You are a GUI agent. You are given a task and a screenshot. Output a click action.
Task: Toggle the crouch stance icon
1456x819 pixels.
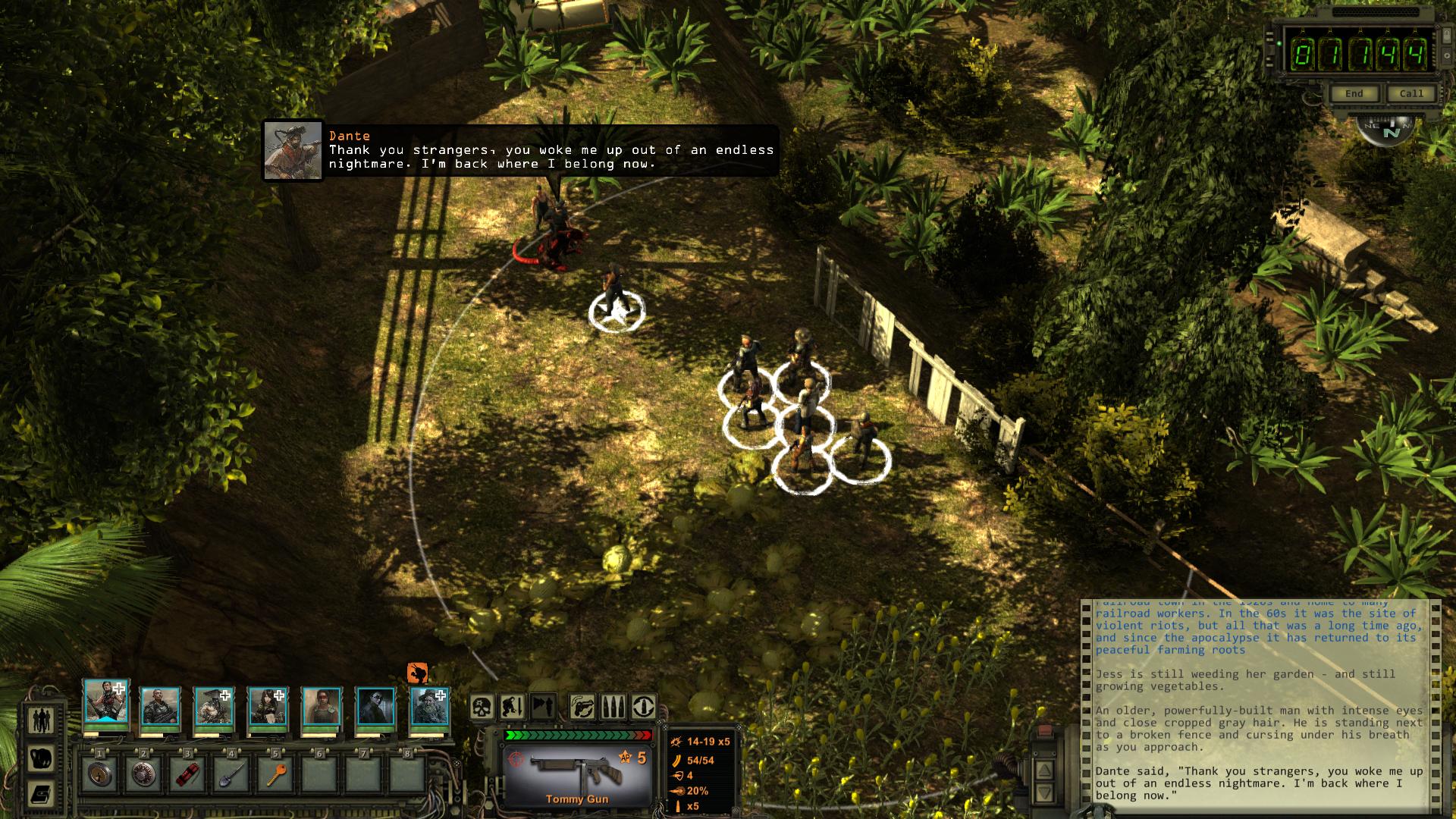tap(512, 707)
